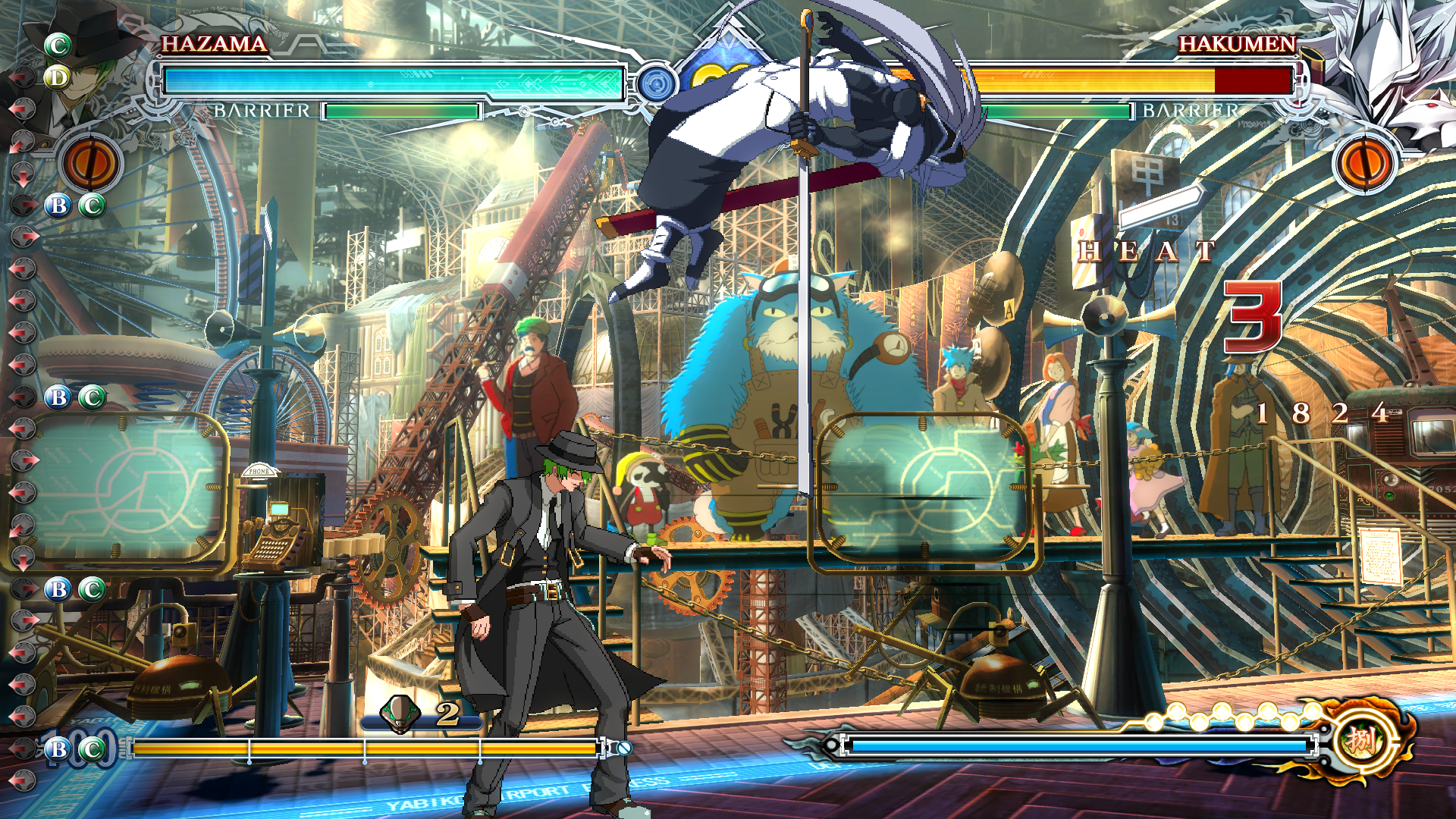
Task: Click the green mask stock icon
Action: pos(400,714)
